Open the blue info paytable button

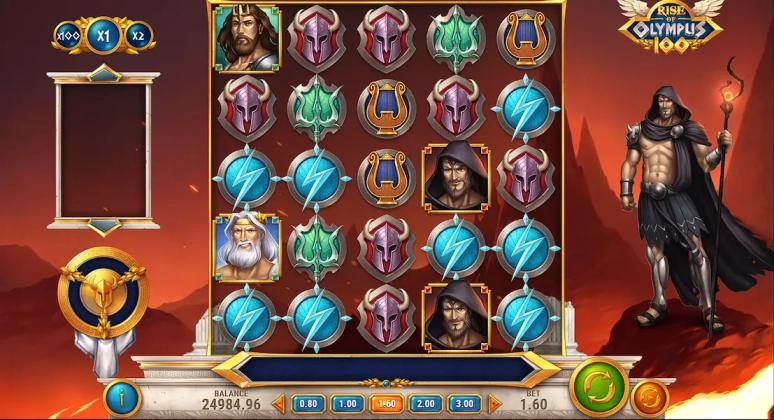[122, 398]
